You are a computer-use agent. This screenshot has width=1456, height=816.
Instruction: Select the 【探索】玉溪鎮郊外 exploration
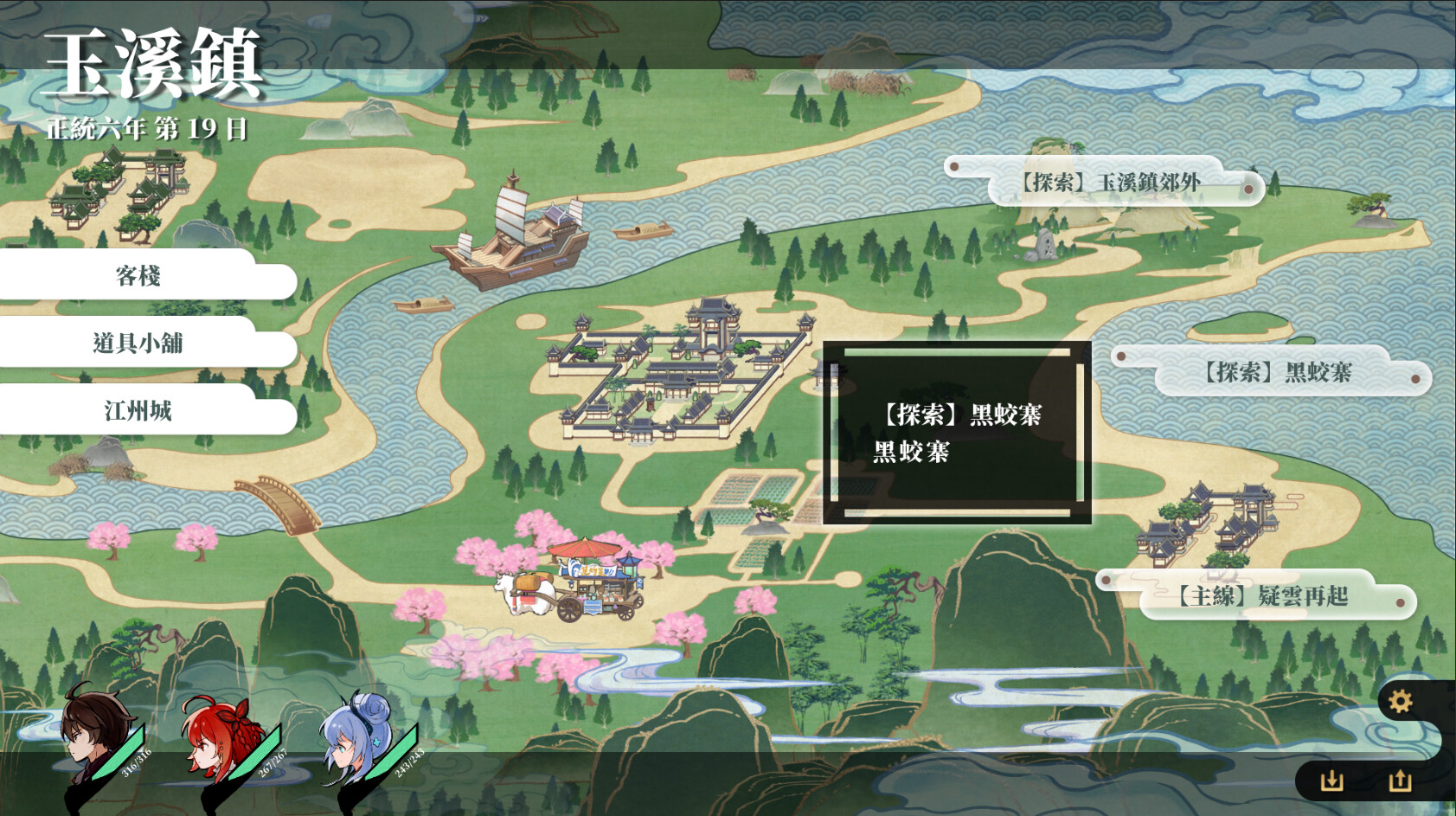coord(1110,183)
